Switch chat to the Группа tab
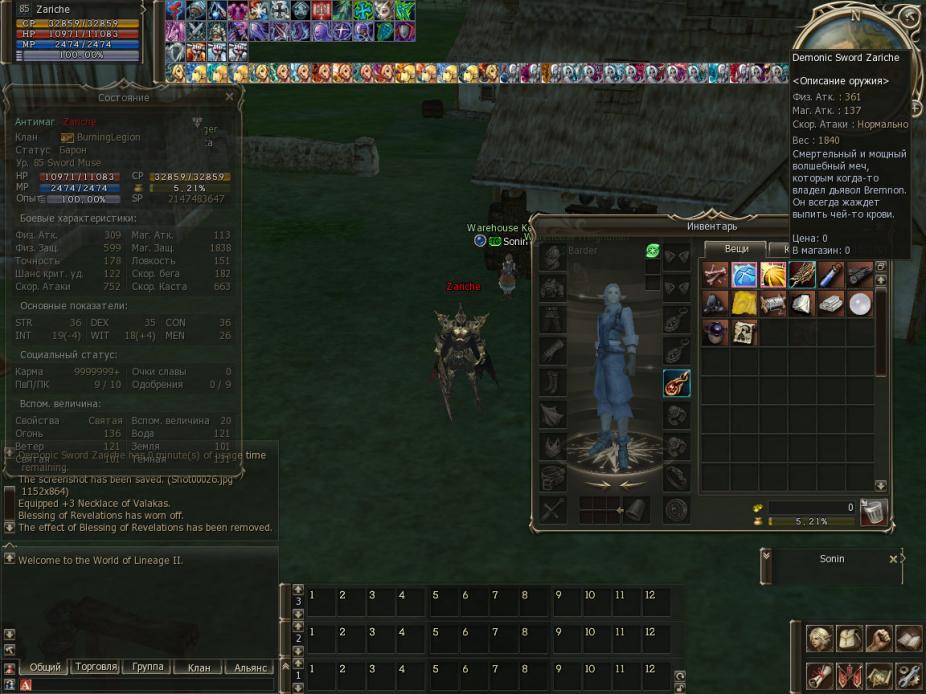 pos(148,667)
